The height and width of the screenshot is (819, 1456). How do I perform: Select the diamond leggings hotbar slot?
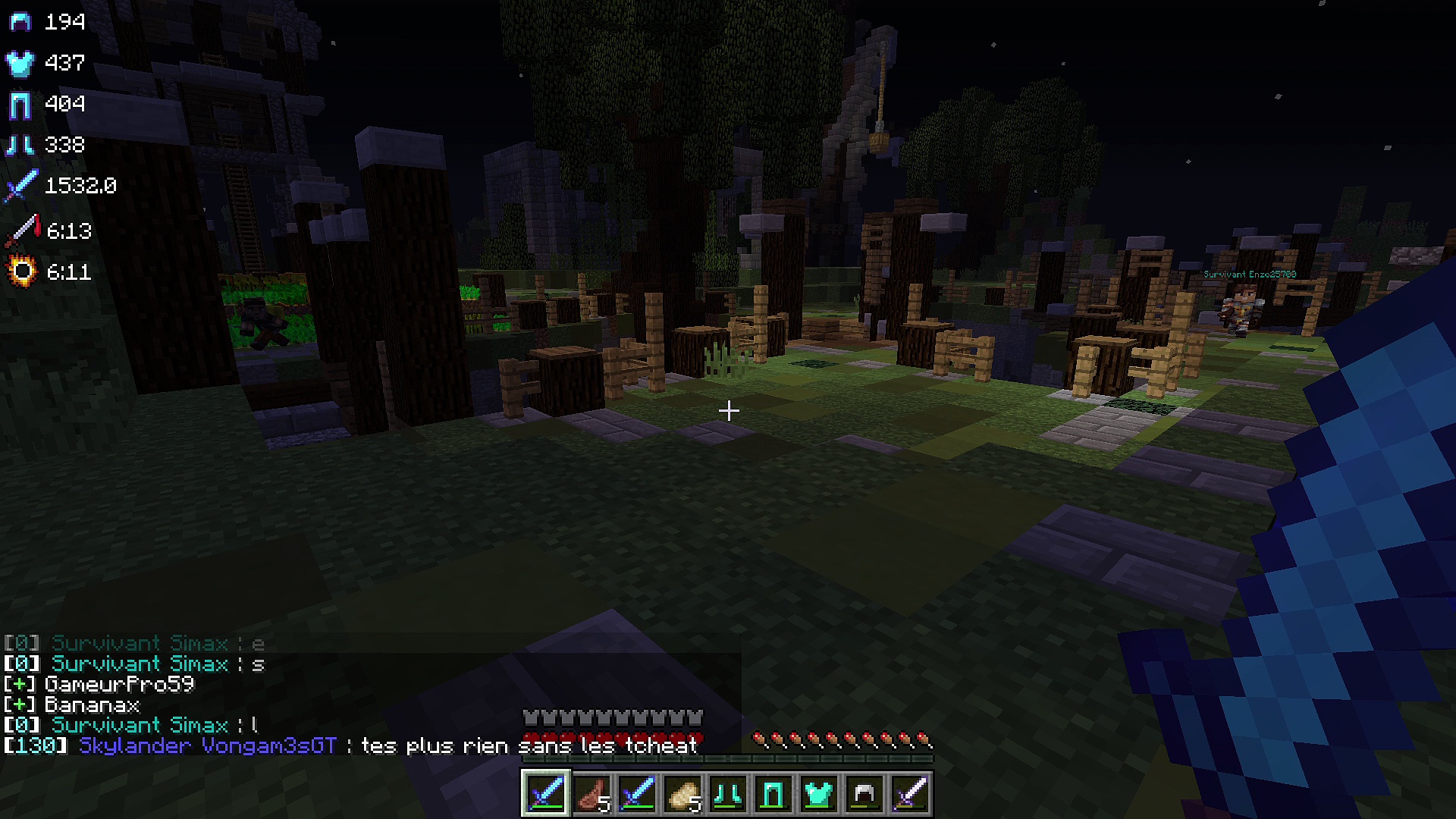coord(773,794)
